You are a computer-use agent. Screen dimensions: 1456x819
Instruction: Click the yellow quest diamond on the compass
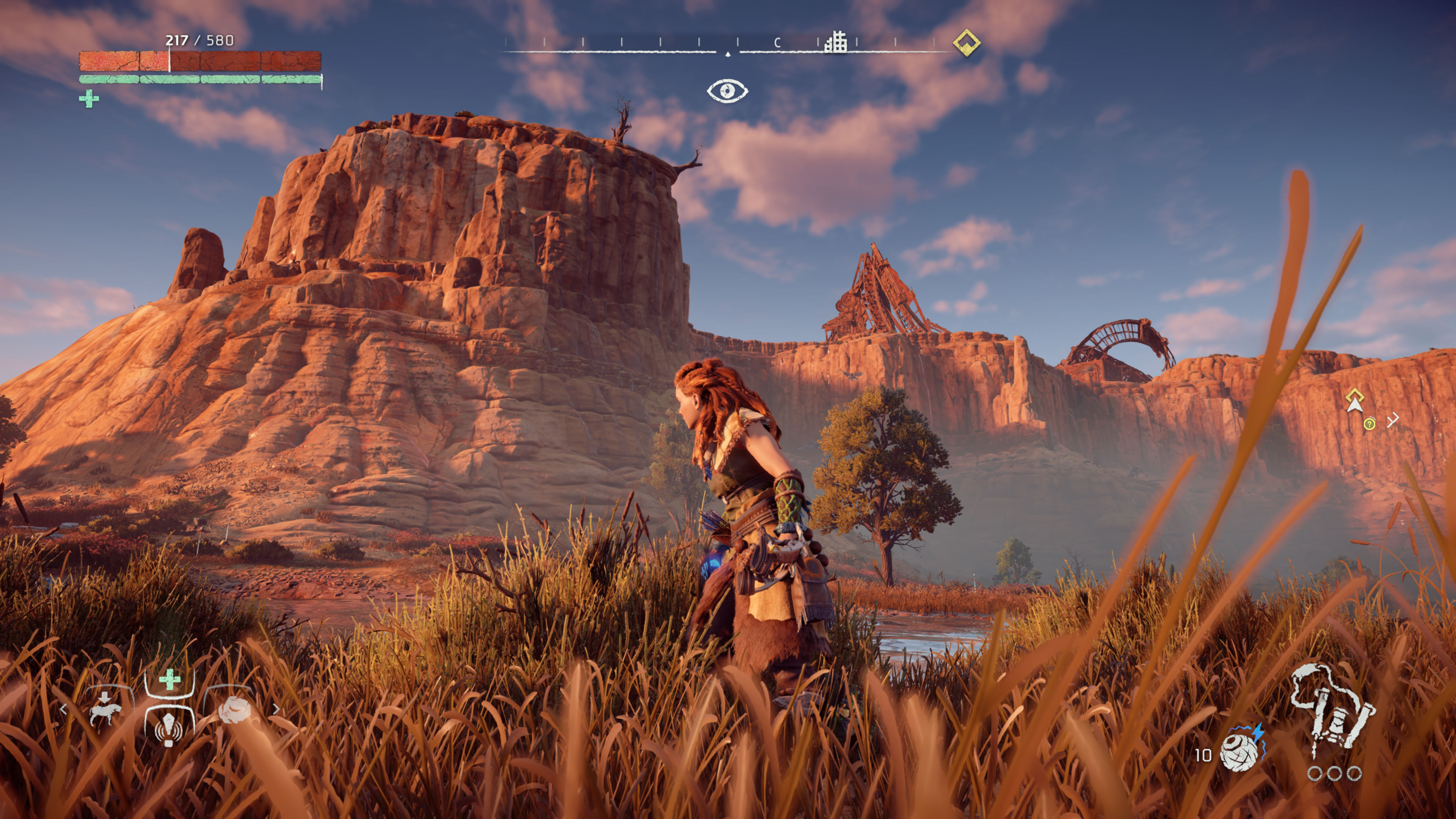click(966, 42)
